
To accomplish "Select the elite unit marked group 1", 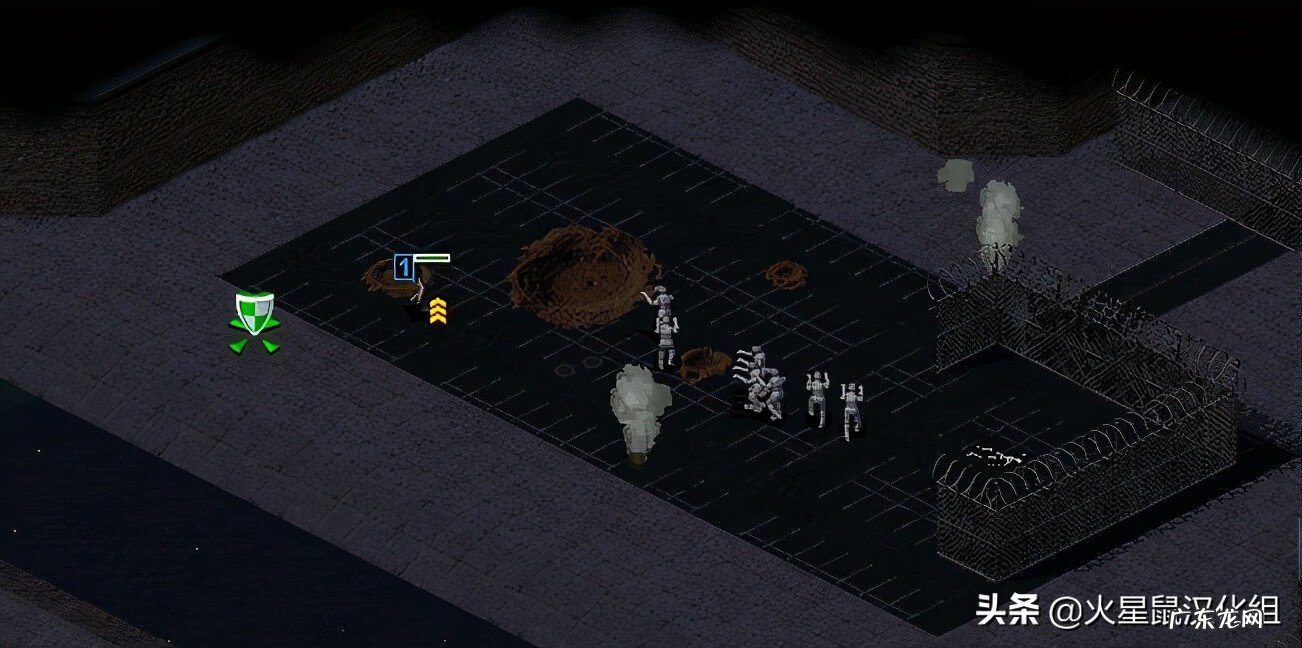I will pyautogui.click(x=418, y=297).
